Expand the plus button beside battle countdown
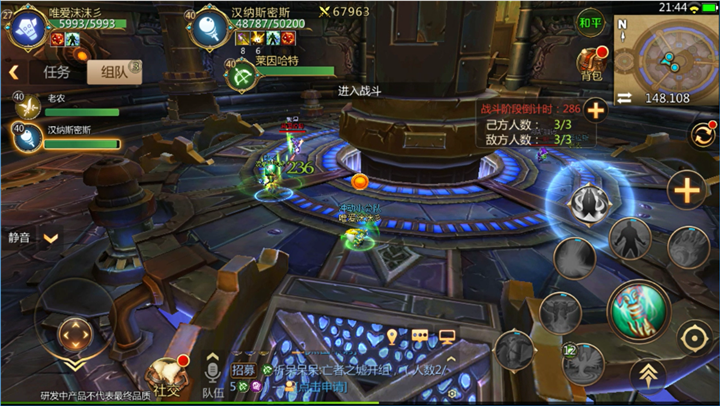The height and width of the screenshot is (406, 720). 595,110
